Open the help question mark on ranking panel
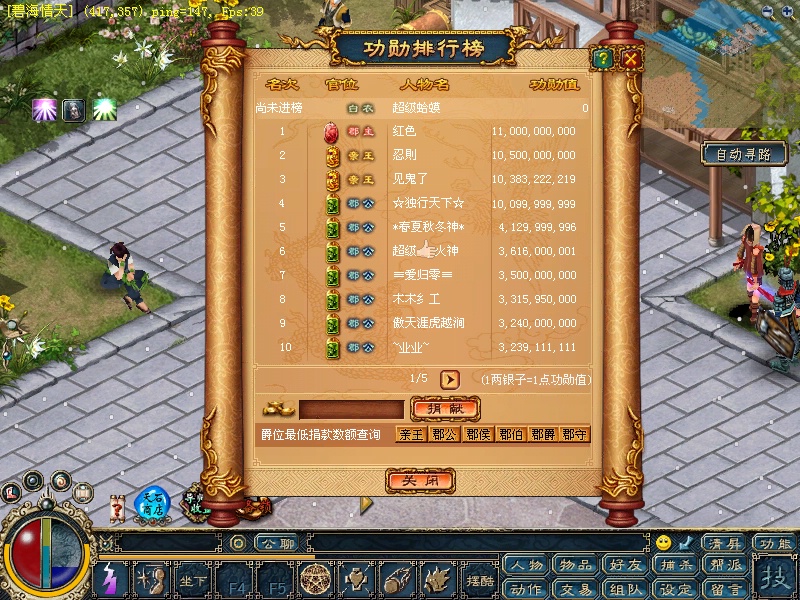Viewport: 800px width, 600px height. pyautogui.click(x=602, y=59)
